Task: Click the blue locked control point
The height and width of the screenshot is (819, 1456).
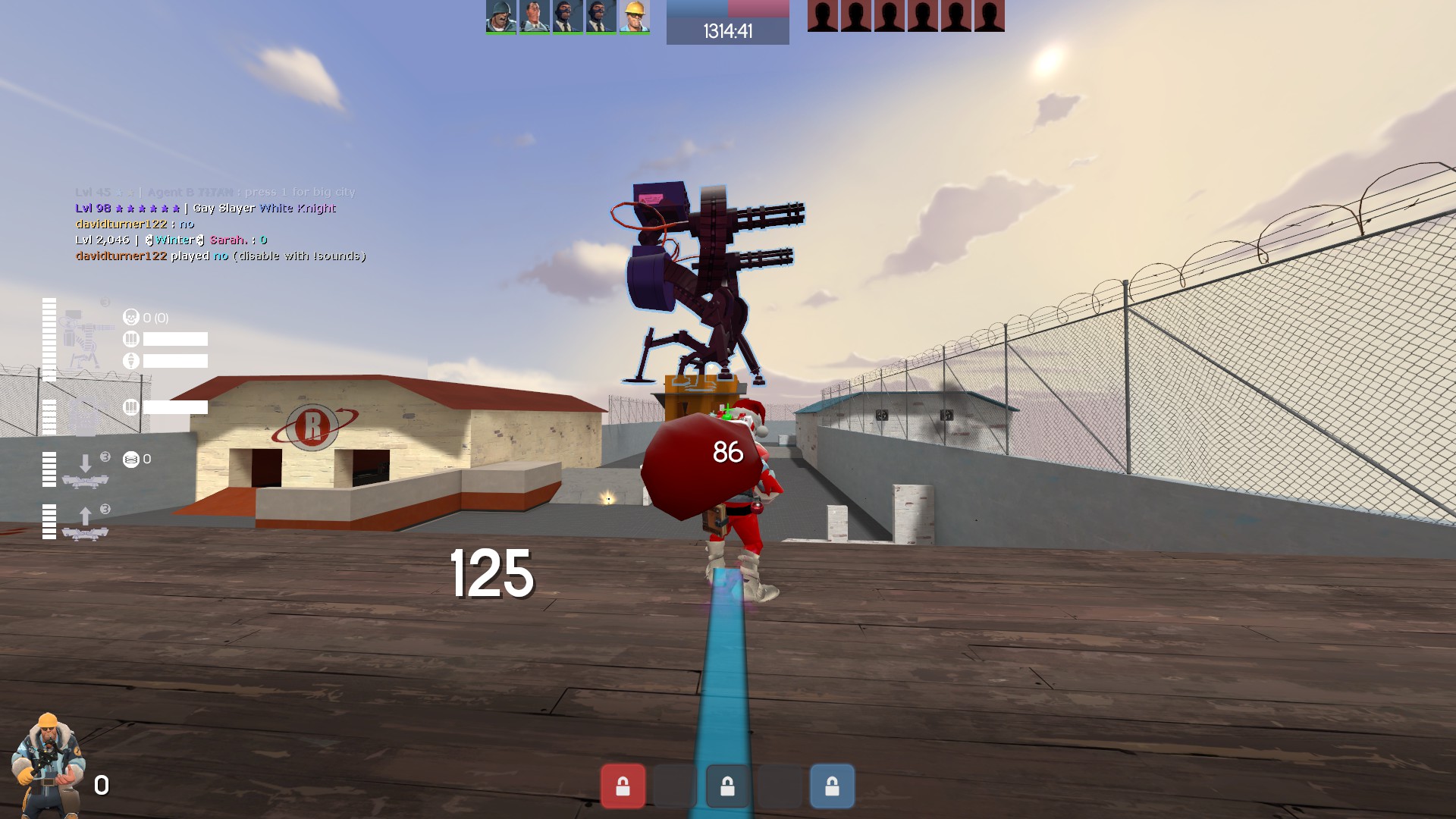Action: coord(832,786)
